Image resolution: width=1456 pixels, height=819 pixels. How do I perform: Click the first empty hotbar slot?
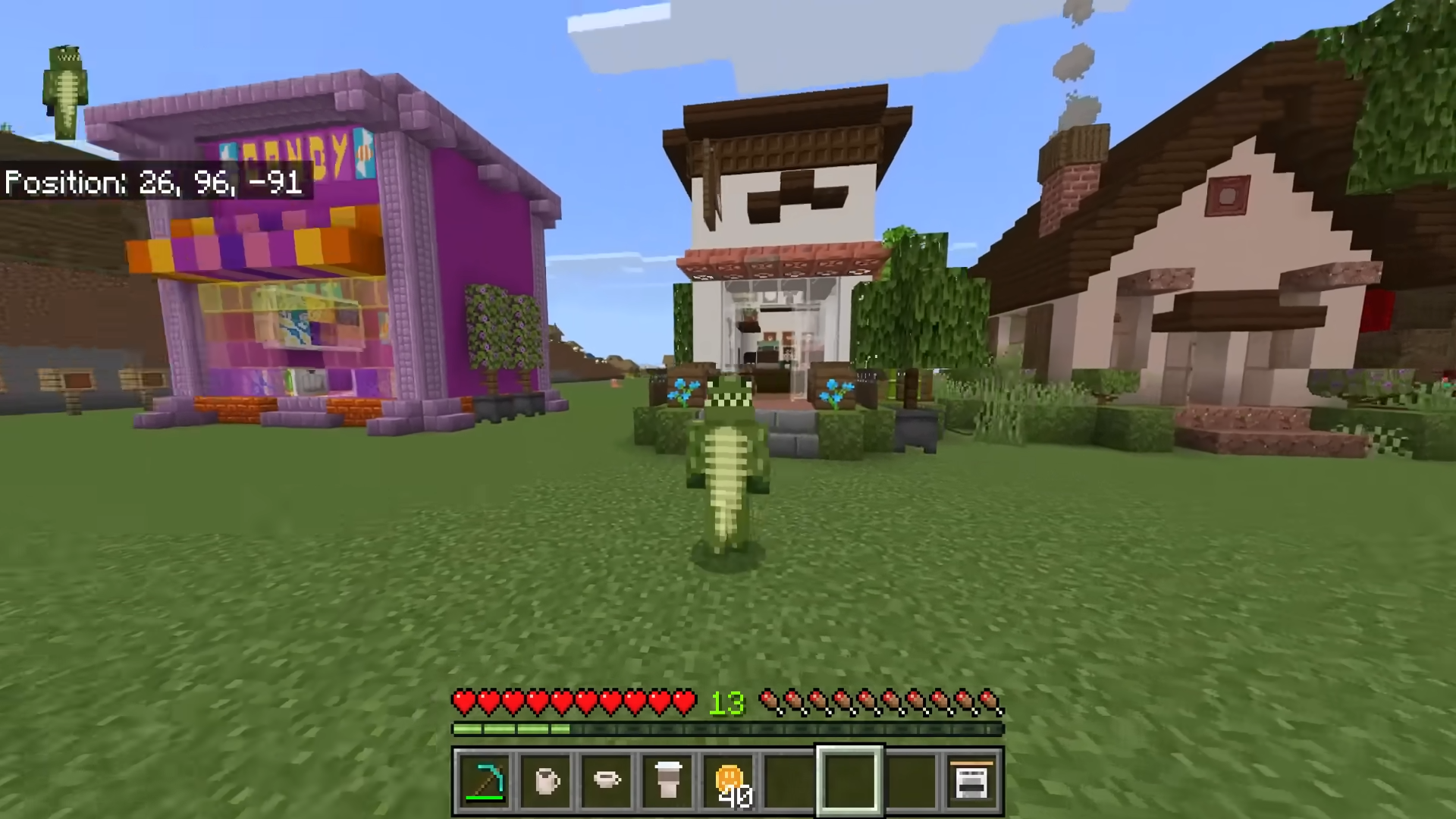coord(789,781)
